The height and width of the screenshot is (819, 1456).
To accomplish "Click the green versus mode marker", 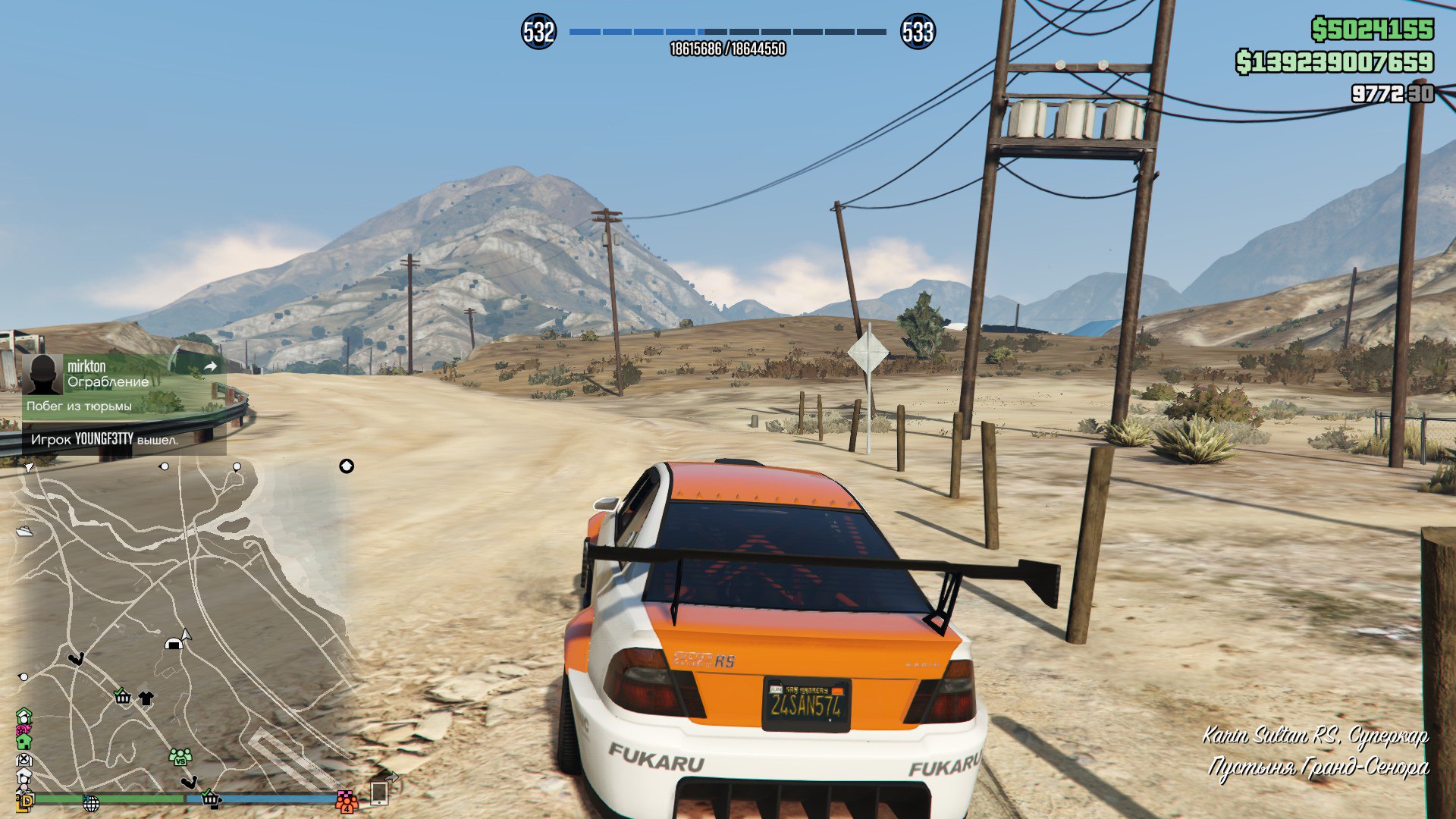I will [x=180, y=757].
